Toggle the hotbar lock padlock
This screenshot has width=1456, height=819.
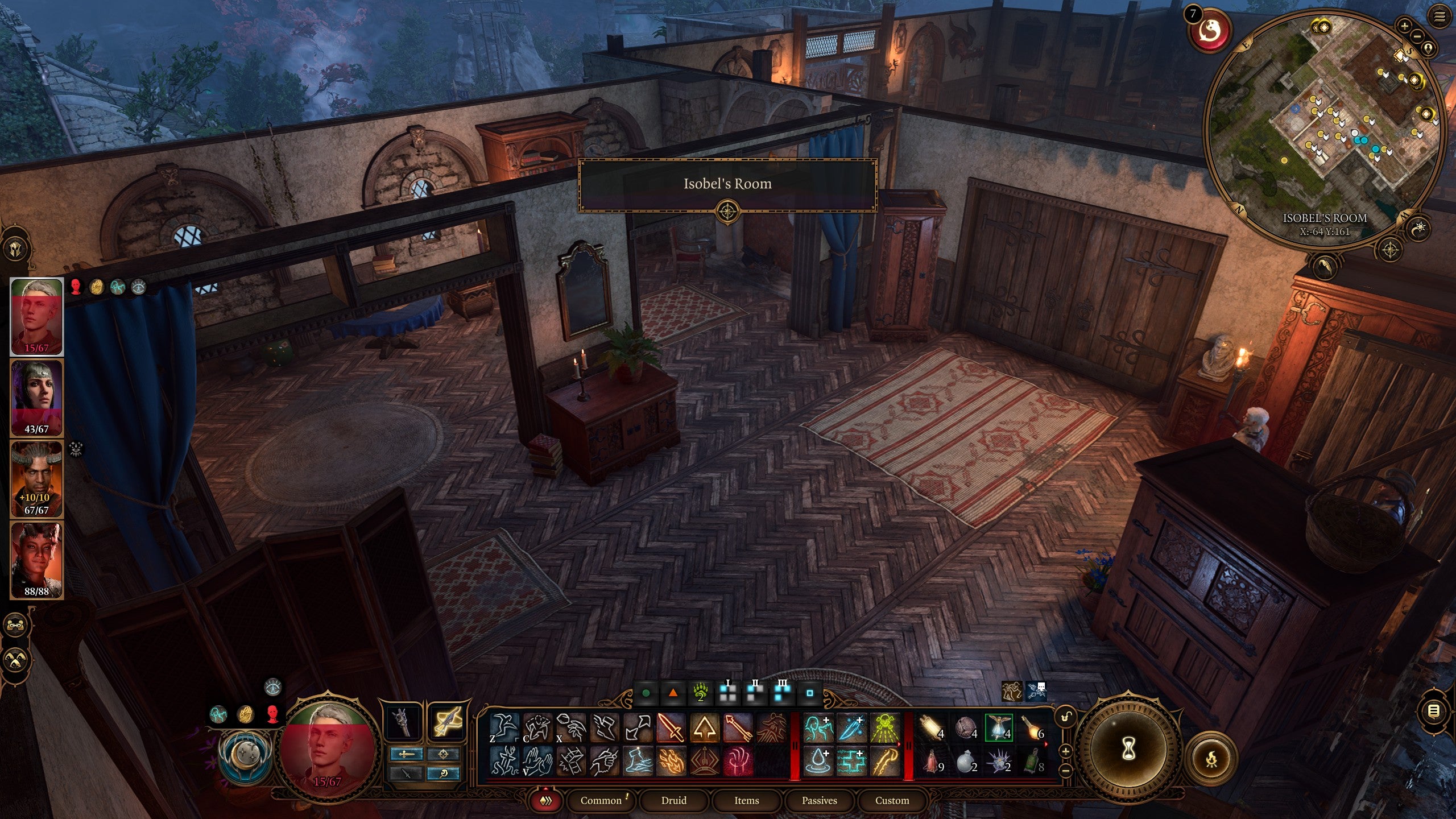click(1065, 716)
